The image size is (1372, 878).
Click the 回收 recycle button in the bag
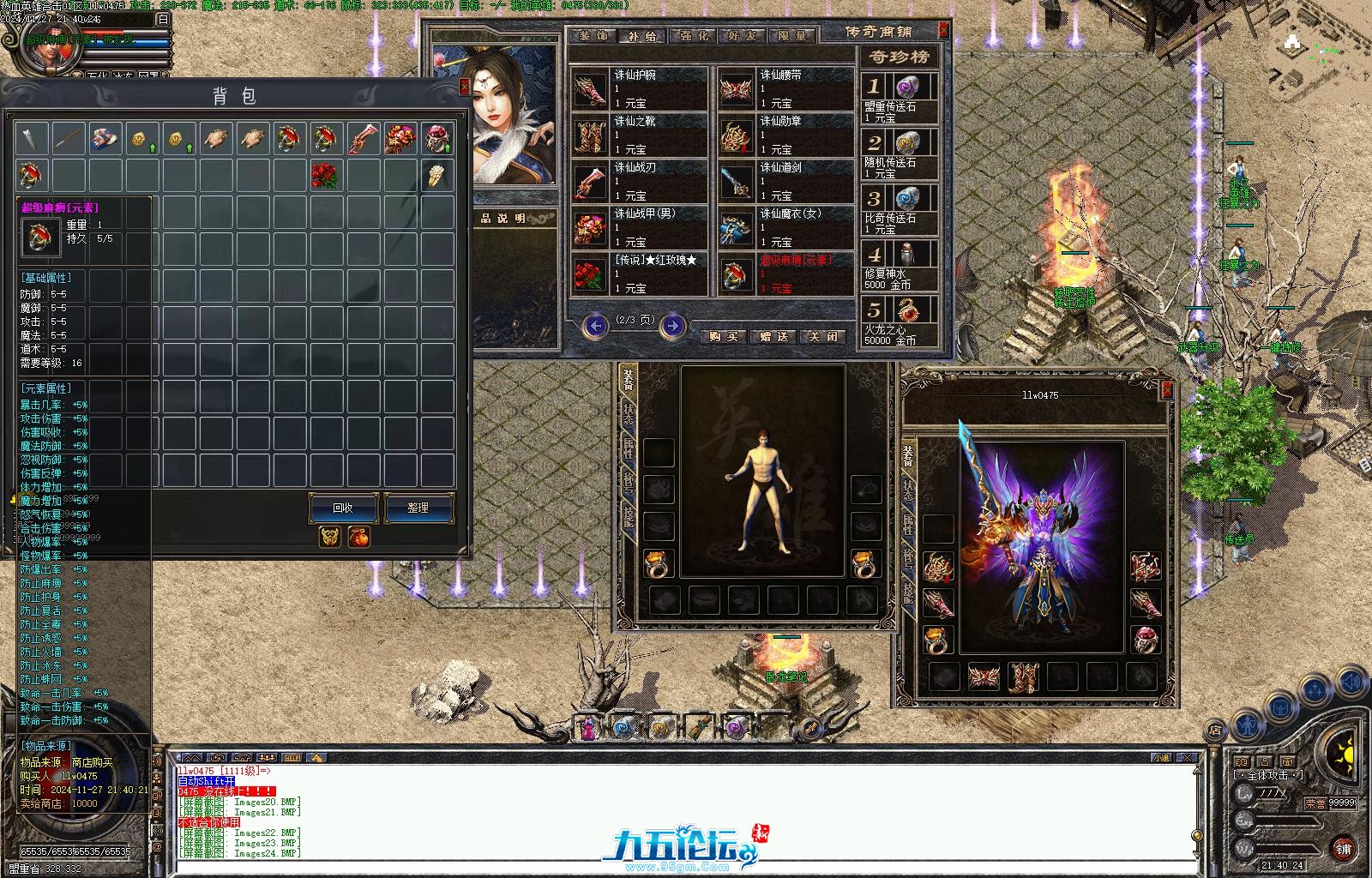(343, 508)
